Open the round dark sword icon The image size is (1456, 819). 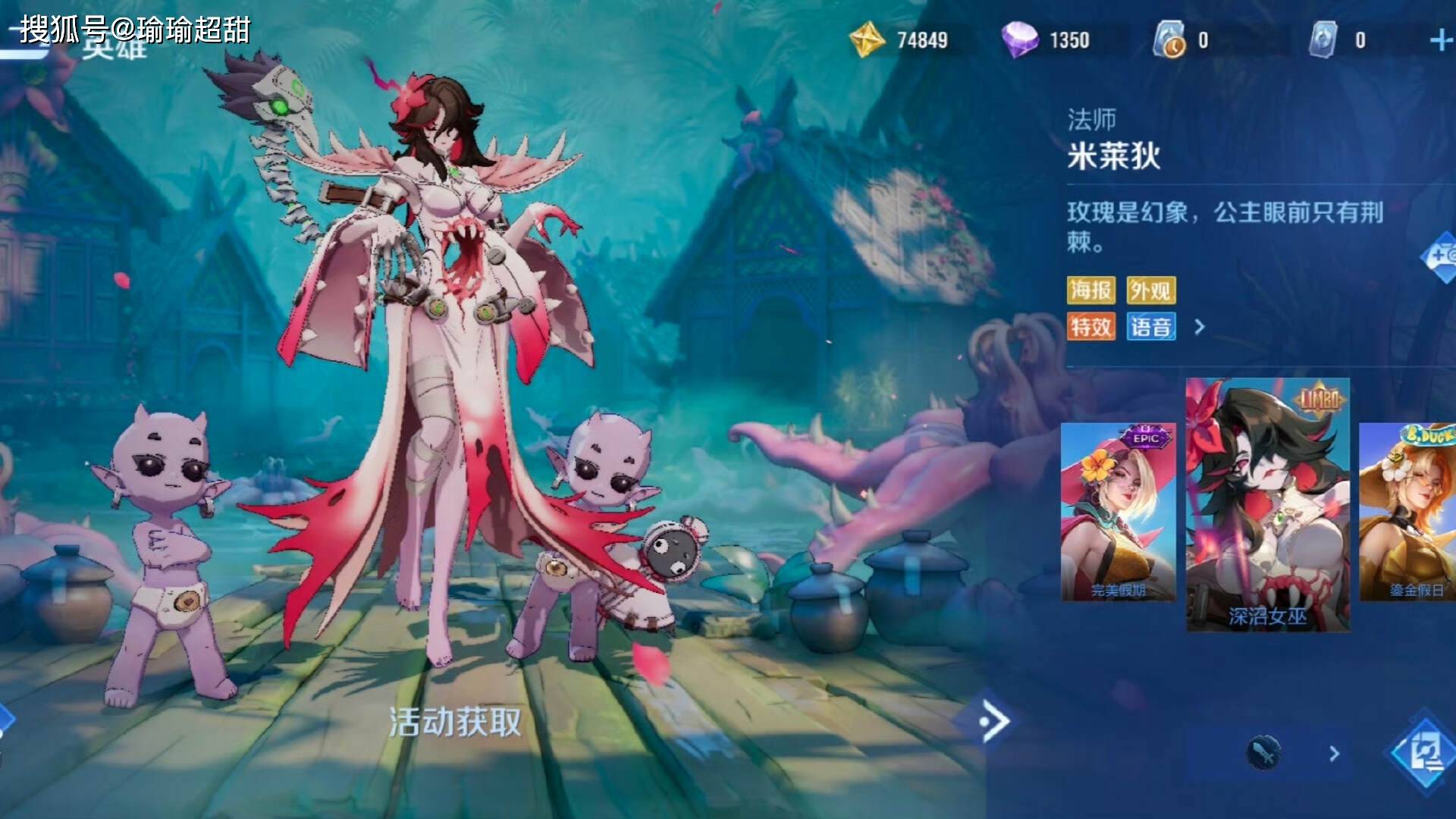tap(1263, 753)
